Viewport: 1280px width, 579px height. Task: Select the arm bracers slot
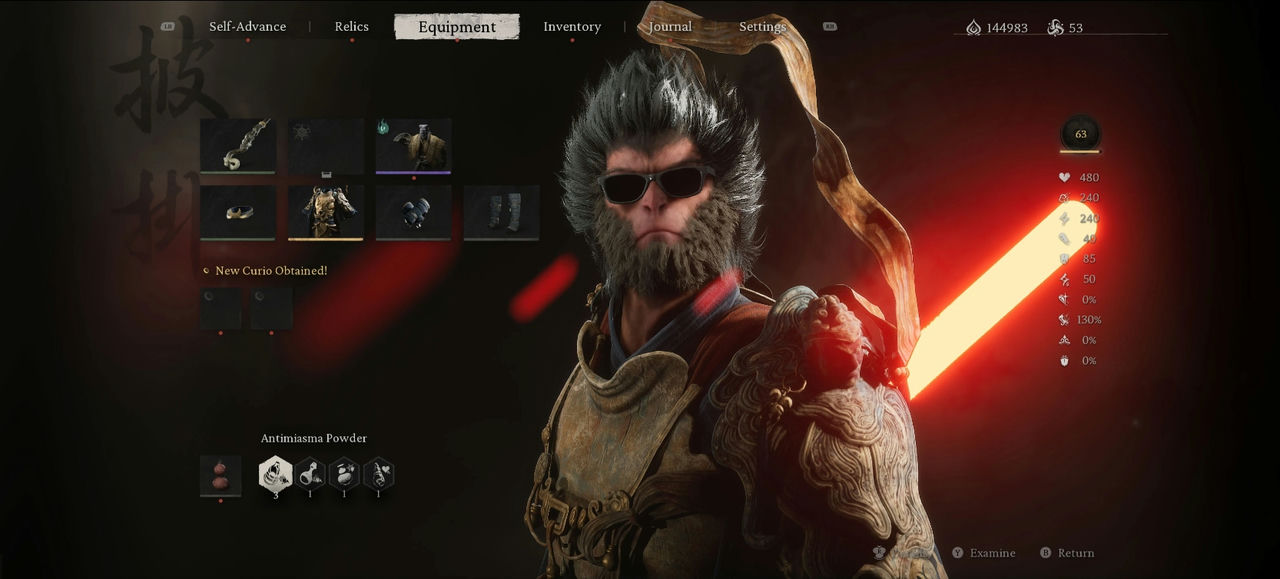pyautogui.click(x=413, y=212)
